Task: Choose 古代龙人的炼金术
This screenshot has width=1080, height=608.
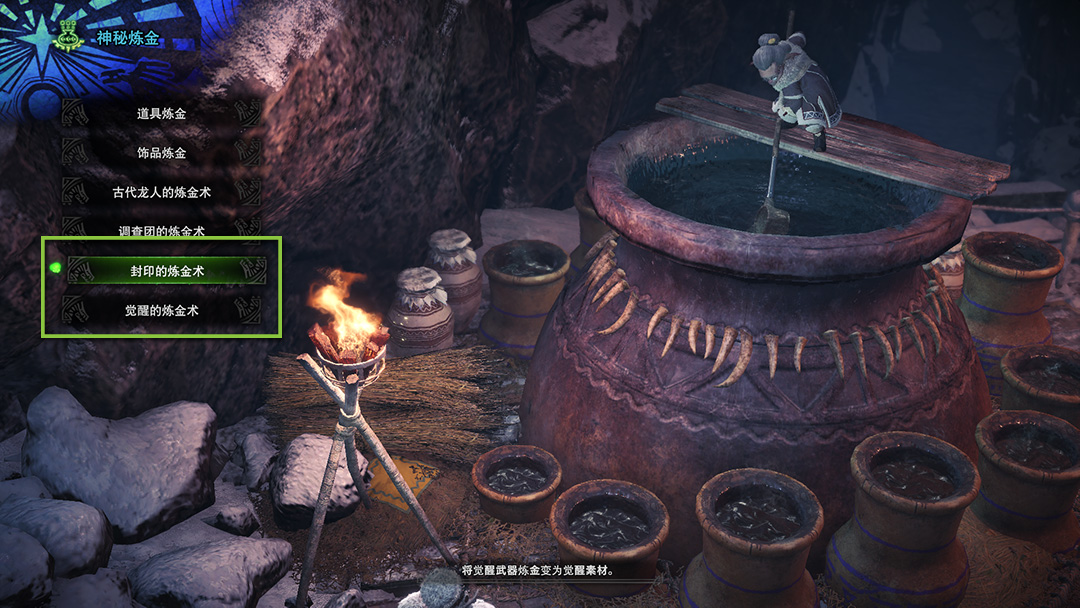Action: pos(162,192)
